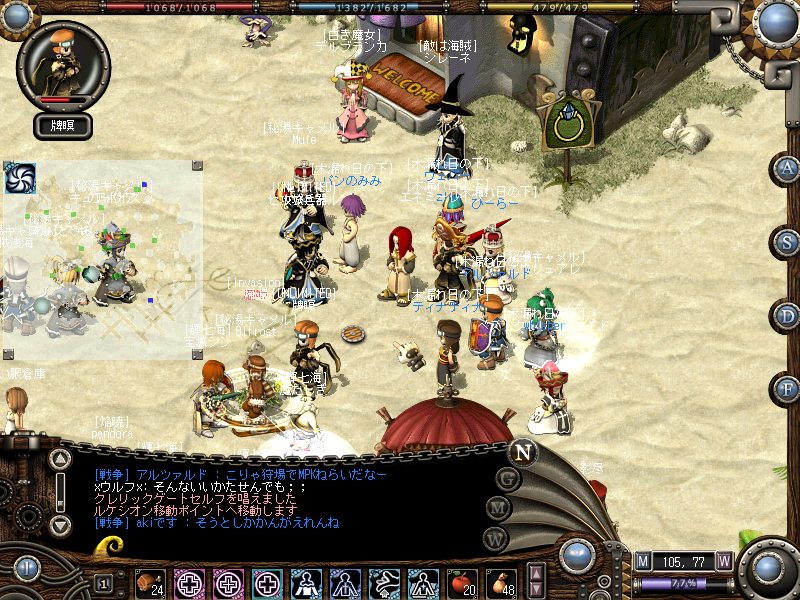Switch chat to the M channel tab
The image size is (800, 600).
click(497, 509)
